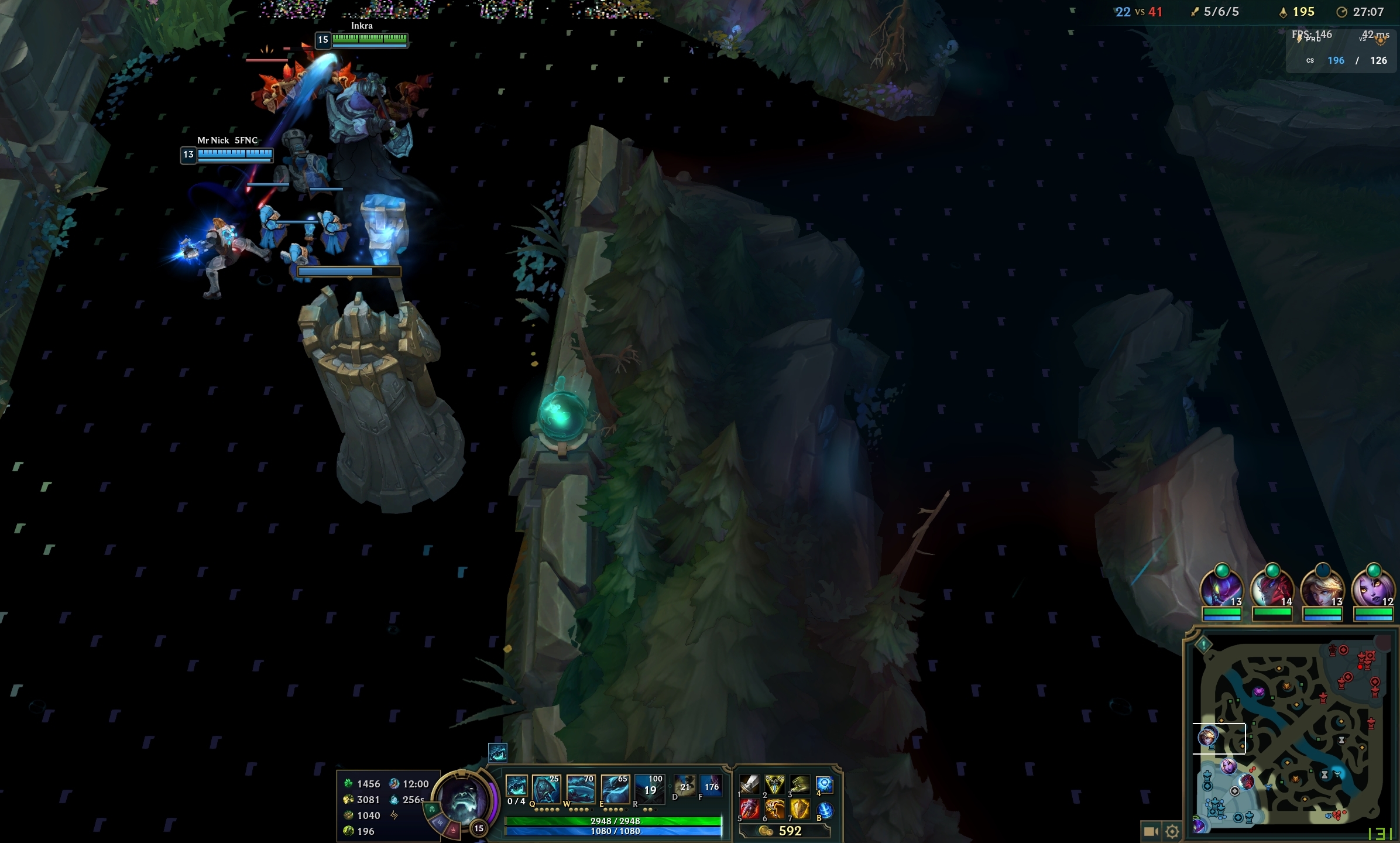Select the green boots in slot 3
Viewport: 1400px width, 843px height.
click(x=799, y=784)
